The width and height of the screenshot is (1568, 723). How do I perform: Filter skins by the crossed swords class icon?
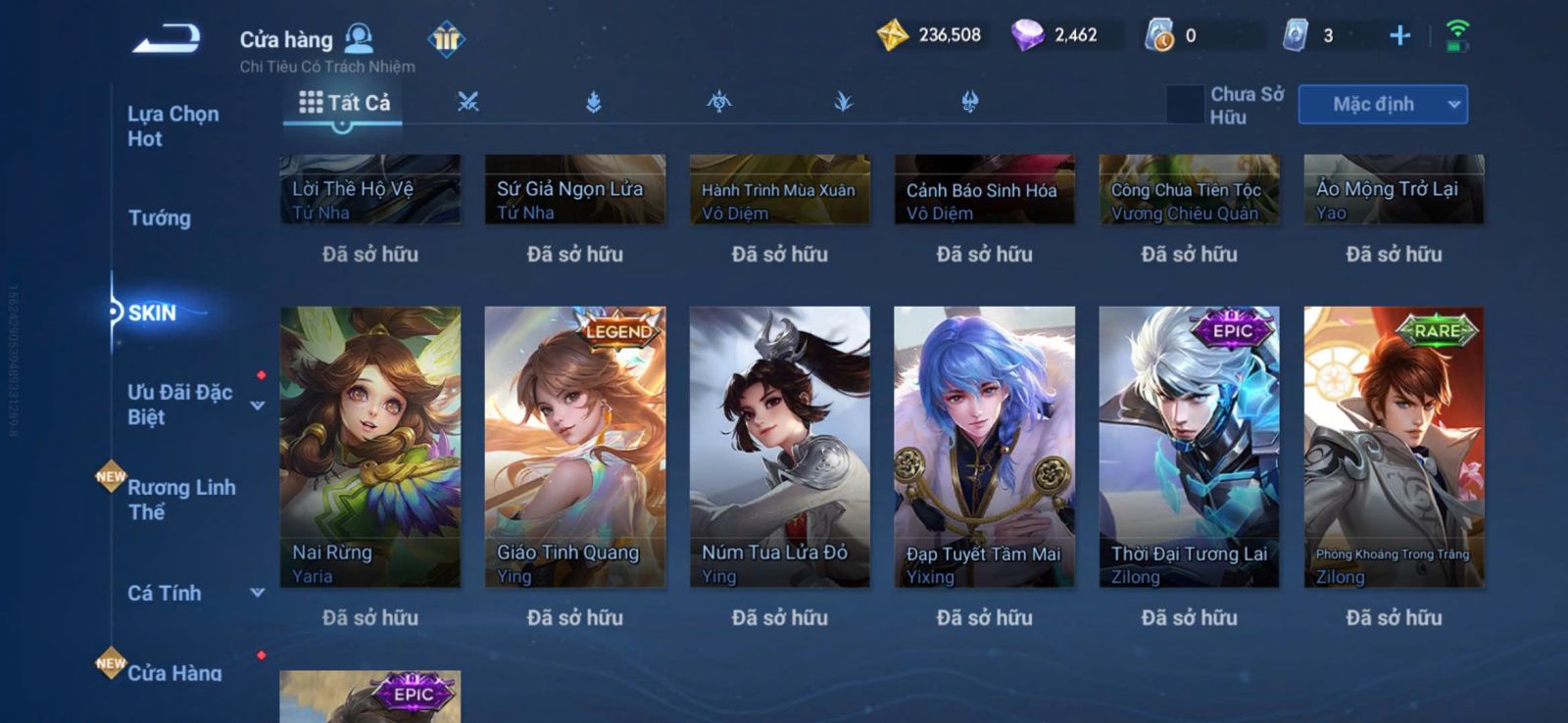click(468, 102)
